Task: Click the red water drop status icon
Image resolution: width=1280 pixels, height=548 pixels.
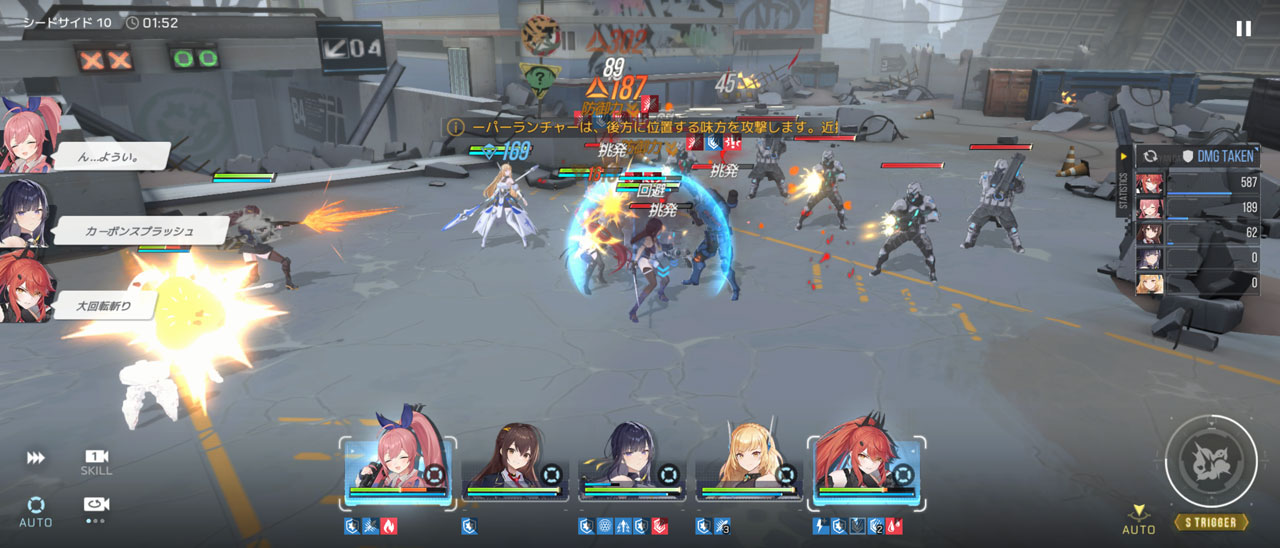Action: tap(893, 526)
